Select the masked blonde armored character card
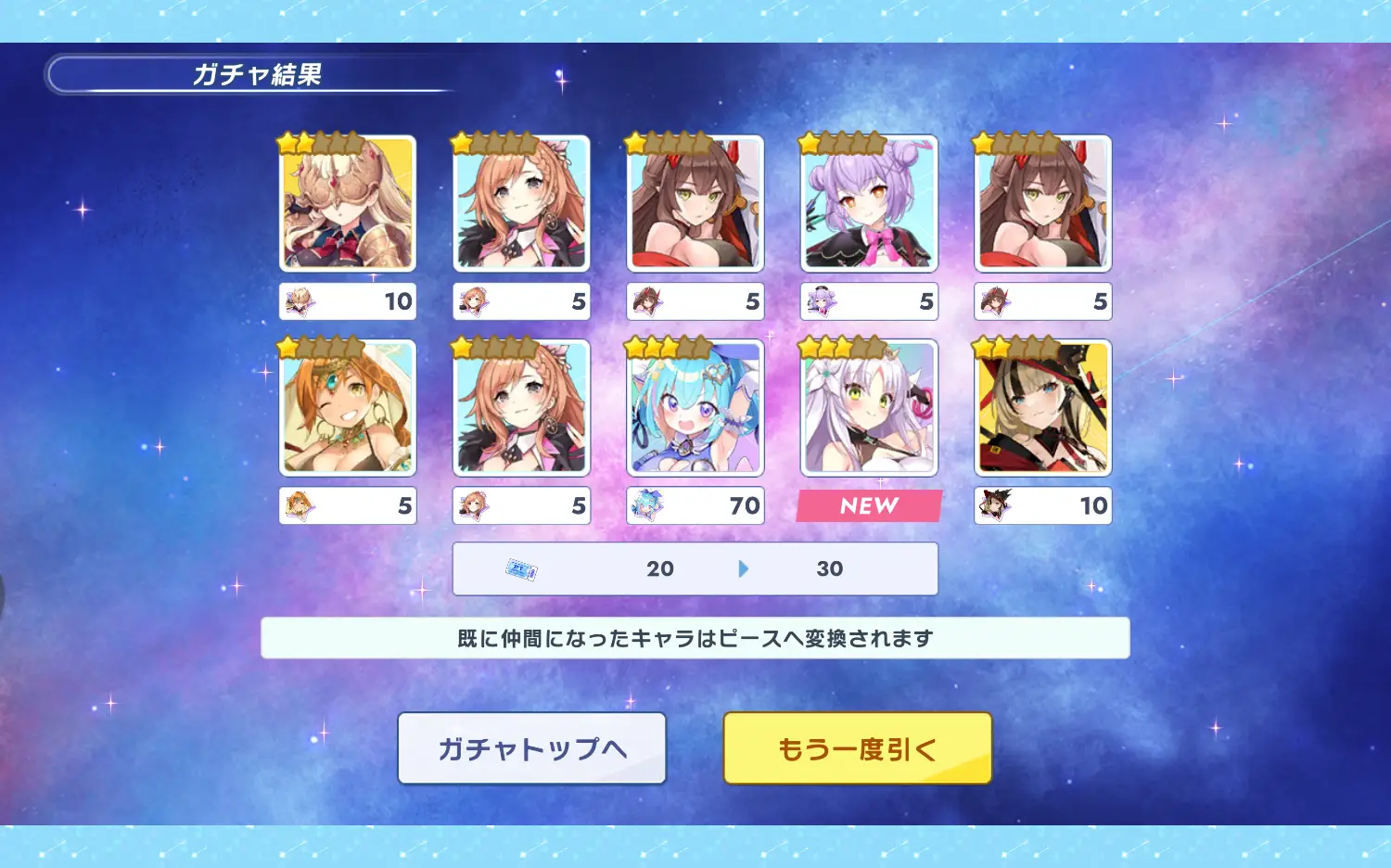The height and width of the screenshot is (868, 1391). (x=348, y=204)
